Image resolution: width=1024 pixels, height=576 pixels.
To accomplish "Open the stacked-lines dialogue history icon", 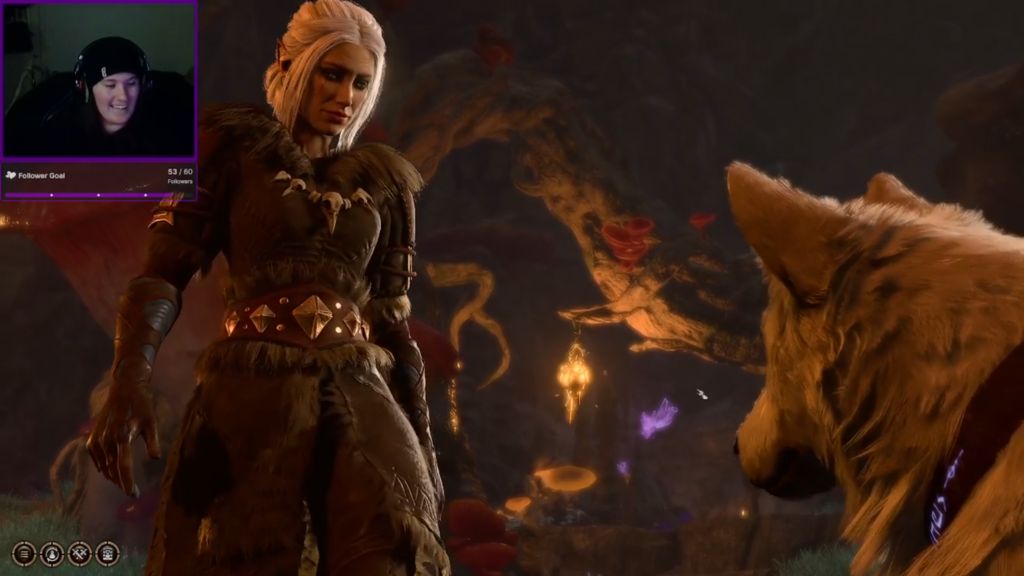I will [x=23, y=553].
